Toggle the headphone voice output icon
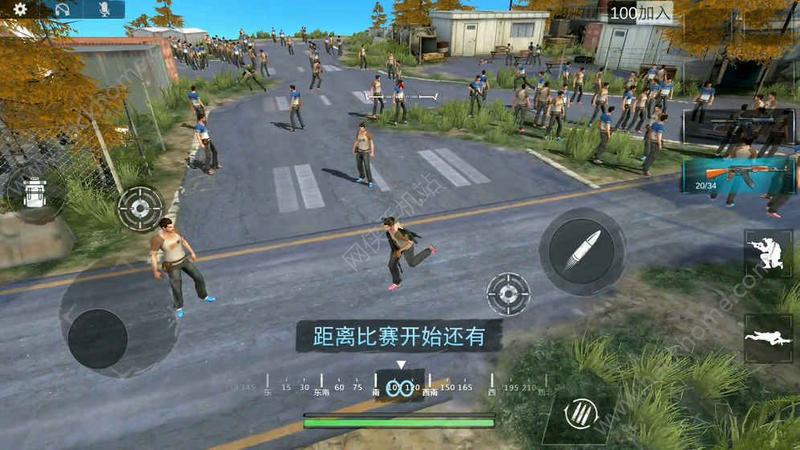 coord(62,9)
